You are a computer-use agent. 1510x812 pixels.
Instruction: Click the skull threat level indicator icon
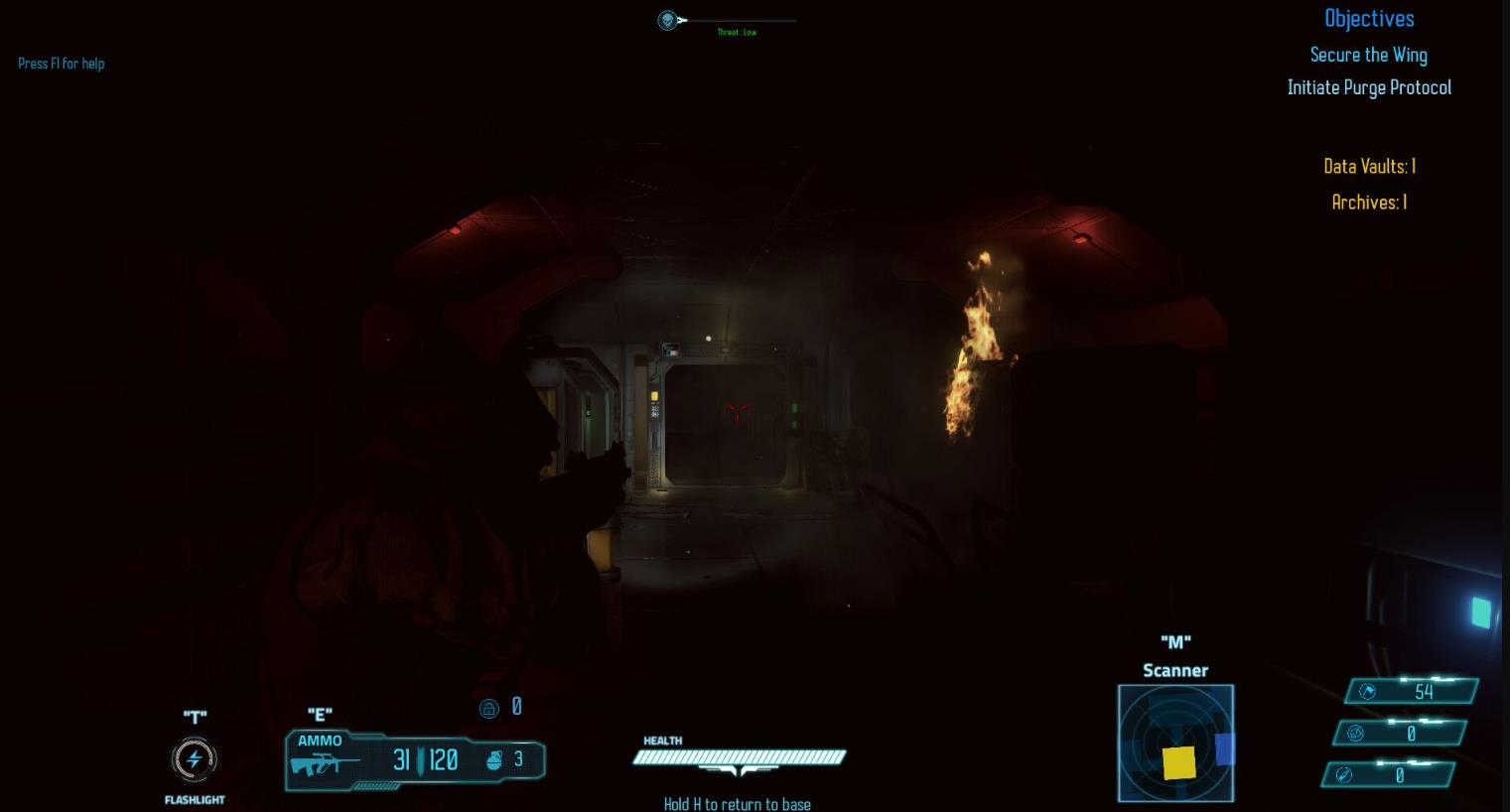click(668, 20)
